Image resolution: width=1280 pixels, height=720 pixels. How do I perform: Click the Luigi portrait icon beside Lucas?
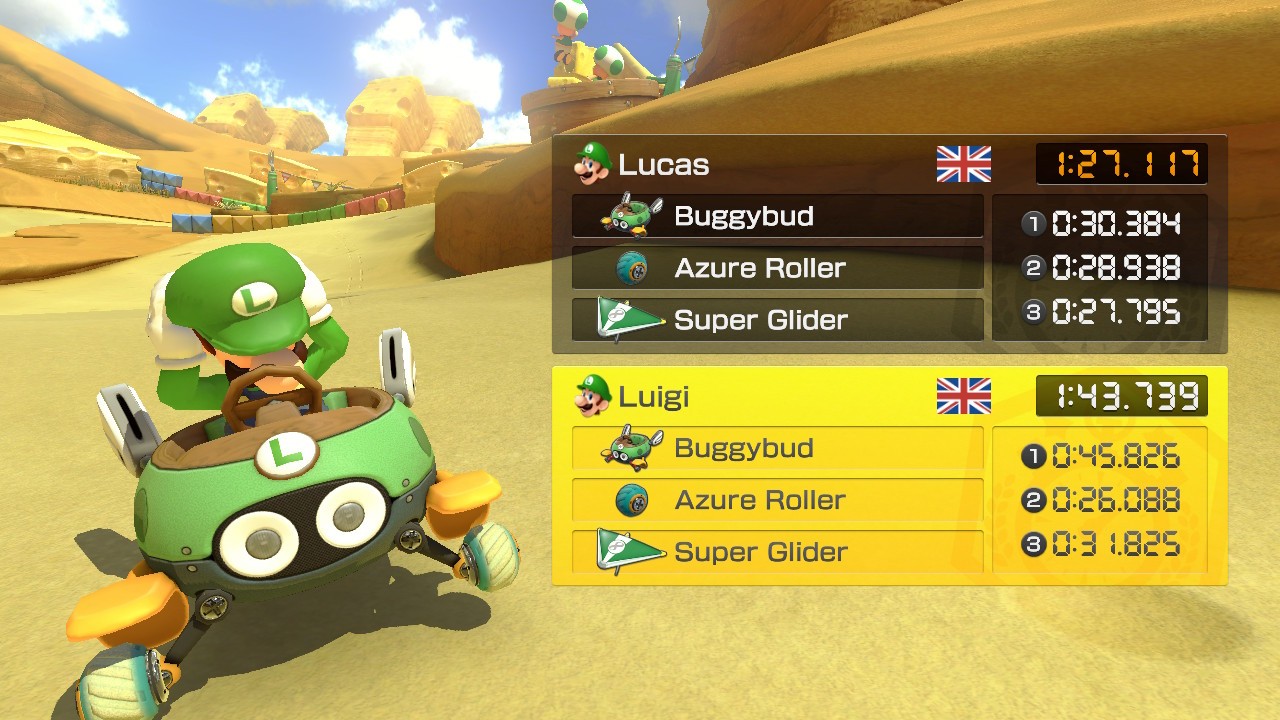pos(592,163)
